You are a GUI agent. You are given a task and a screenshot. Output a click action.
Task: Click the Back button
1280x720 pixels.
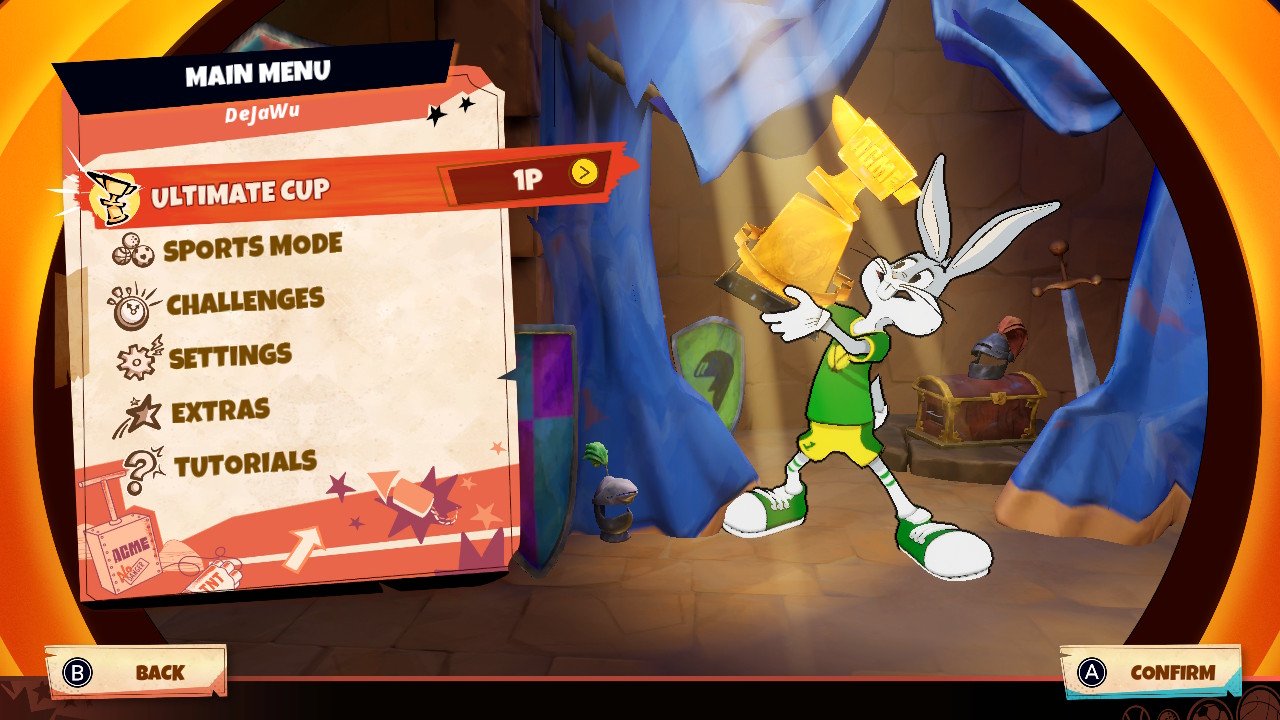(x=136, y=672)
